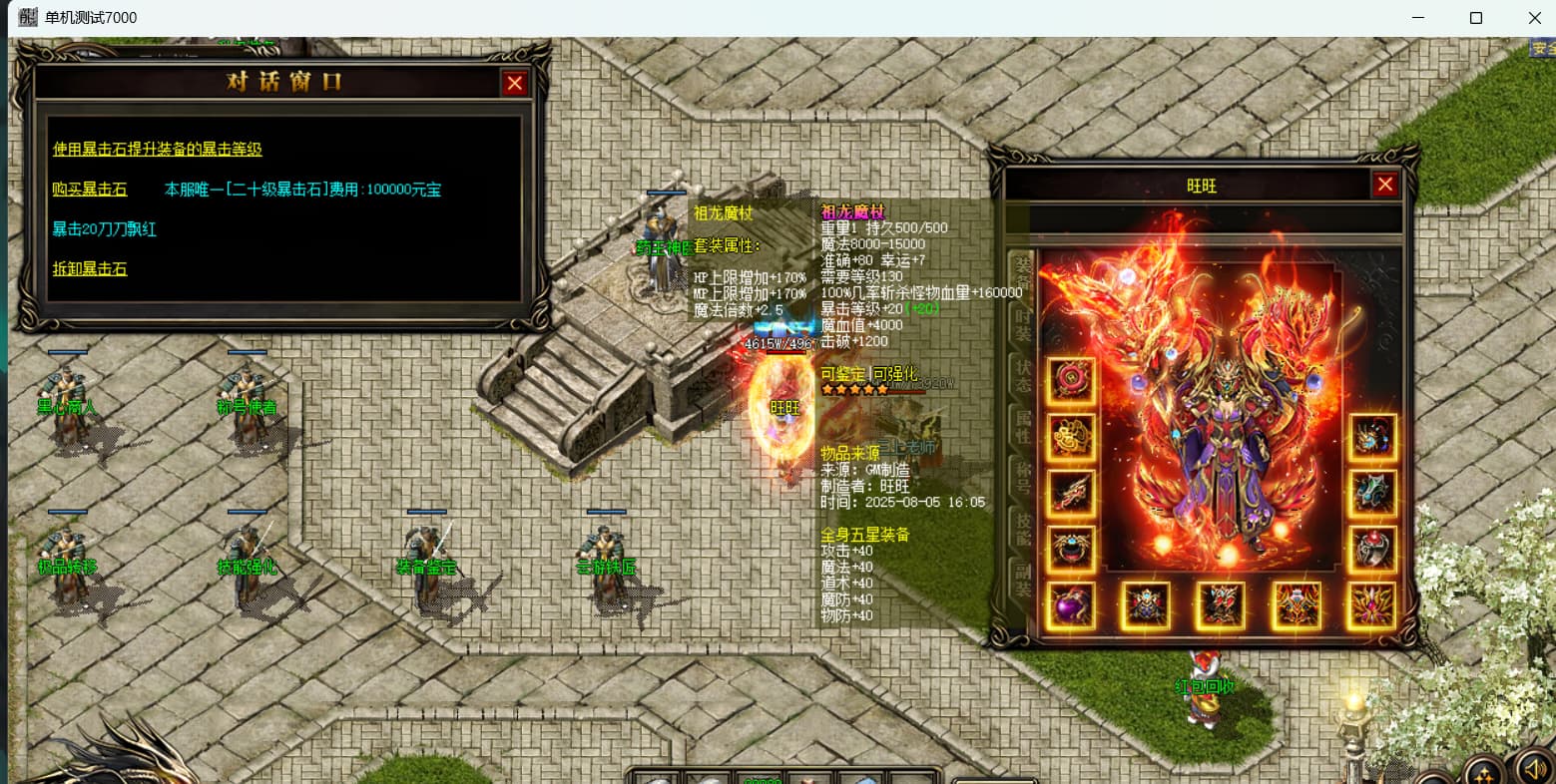The image size is (1556, 784).
Task: Click the silver ring with red gem slot
Action: [x=1372, y=549]
